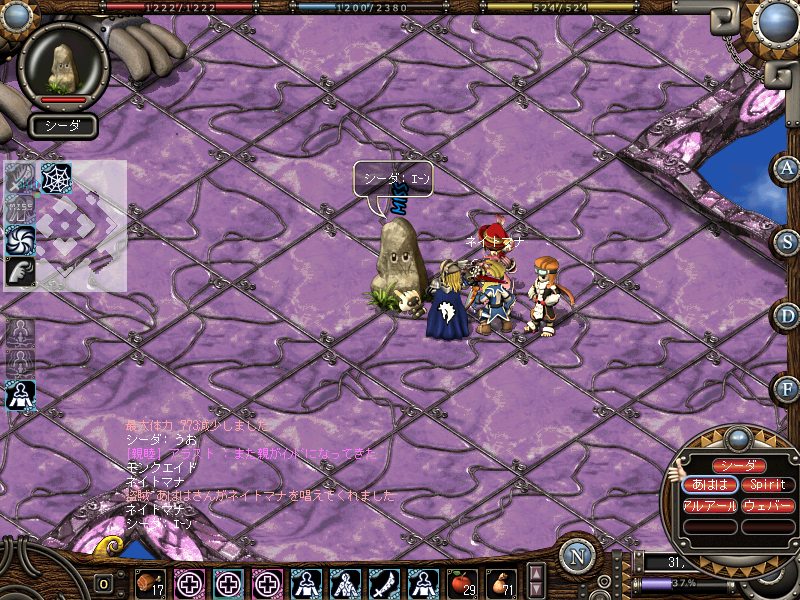Select party member シーダ in the party panel
Viewport: 800px width, 600px height.
[x=738, y=466]
